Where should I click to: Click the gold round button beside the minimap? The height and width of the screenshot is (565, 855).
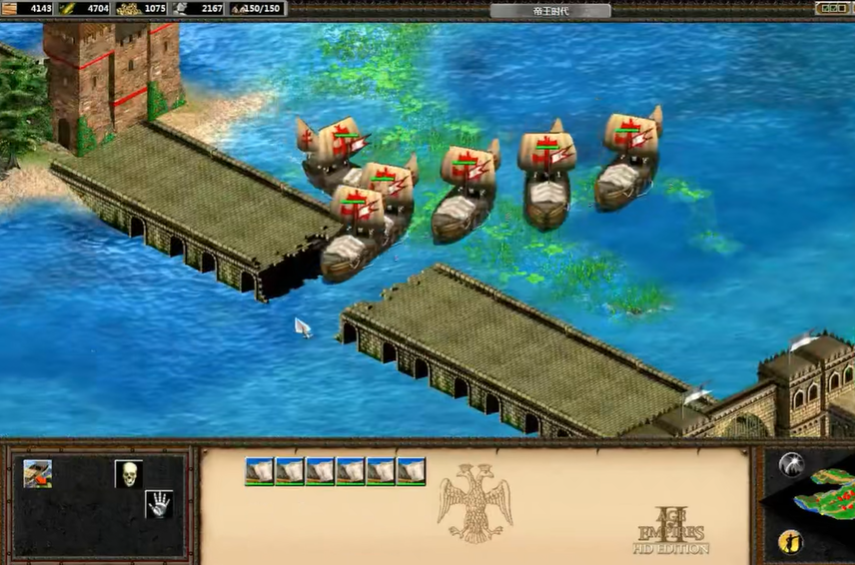tap(789, 543)
